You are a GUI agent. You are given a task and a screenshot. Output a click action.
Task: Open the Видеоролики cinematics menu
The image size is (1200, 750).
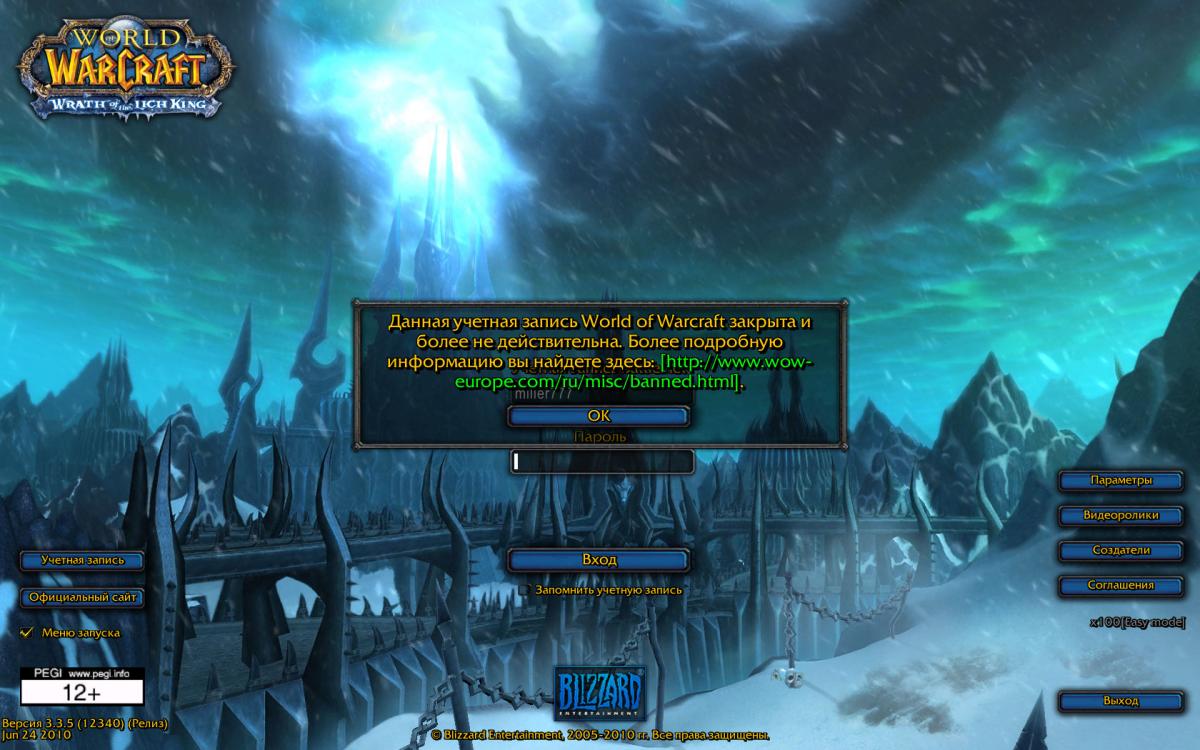[1121, 516]
